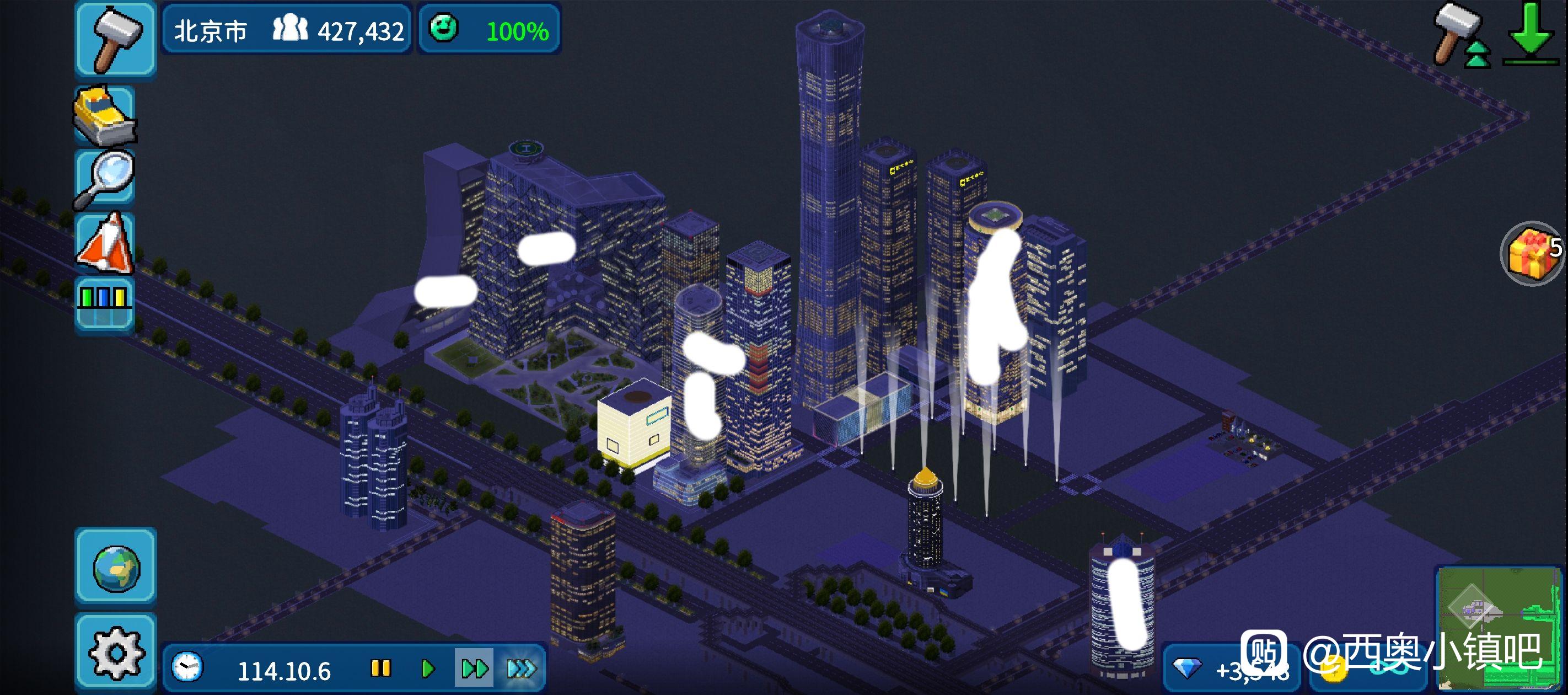
Task: Switch to triple fast-forward speed
Action: point(522,669)
